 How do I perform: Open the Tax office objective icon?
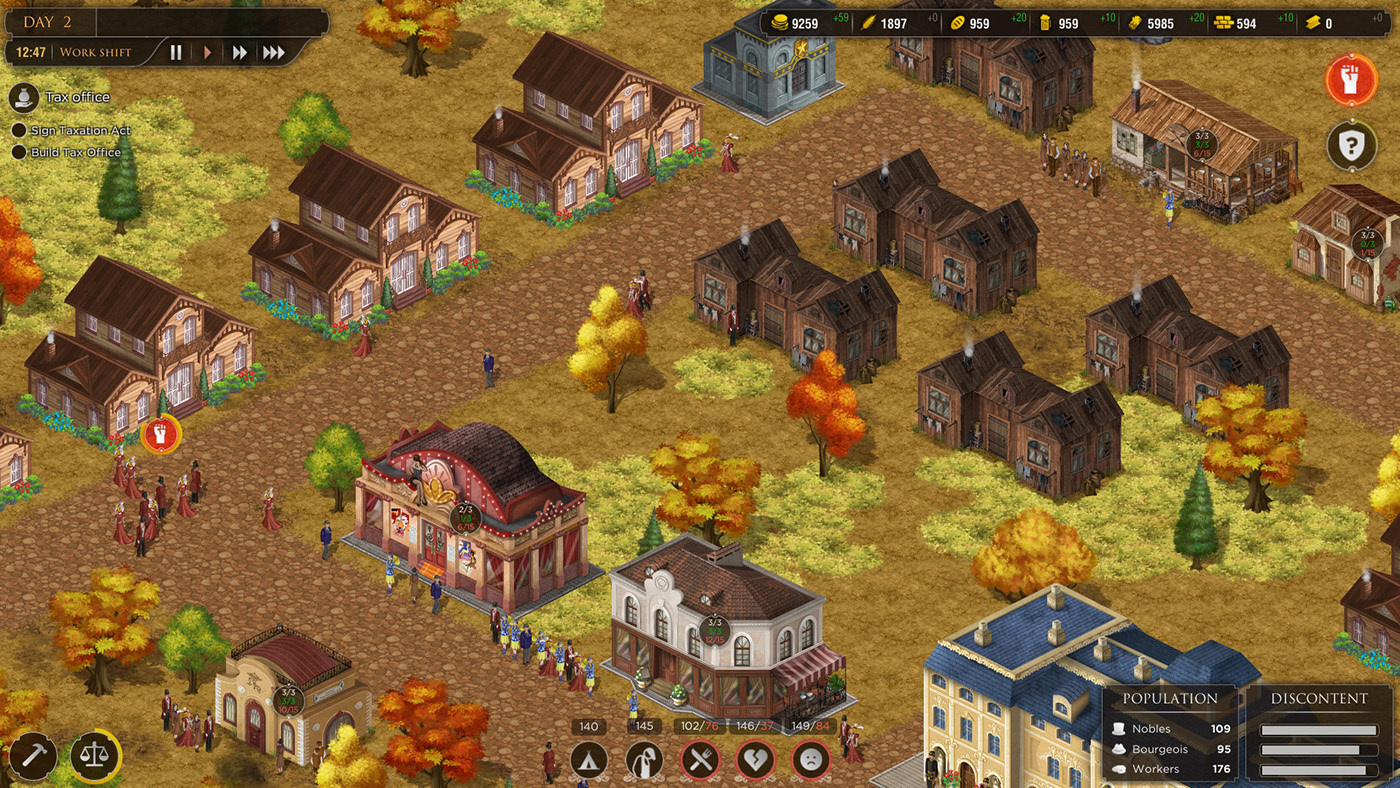point(24,97)
